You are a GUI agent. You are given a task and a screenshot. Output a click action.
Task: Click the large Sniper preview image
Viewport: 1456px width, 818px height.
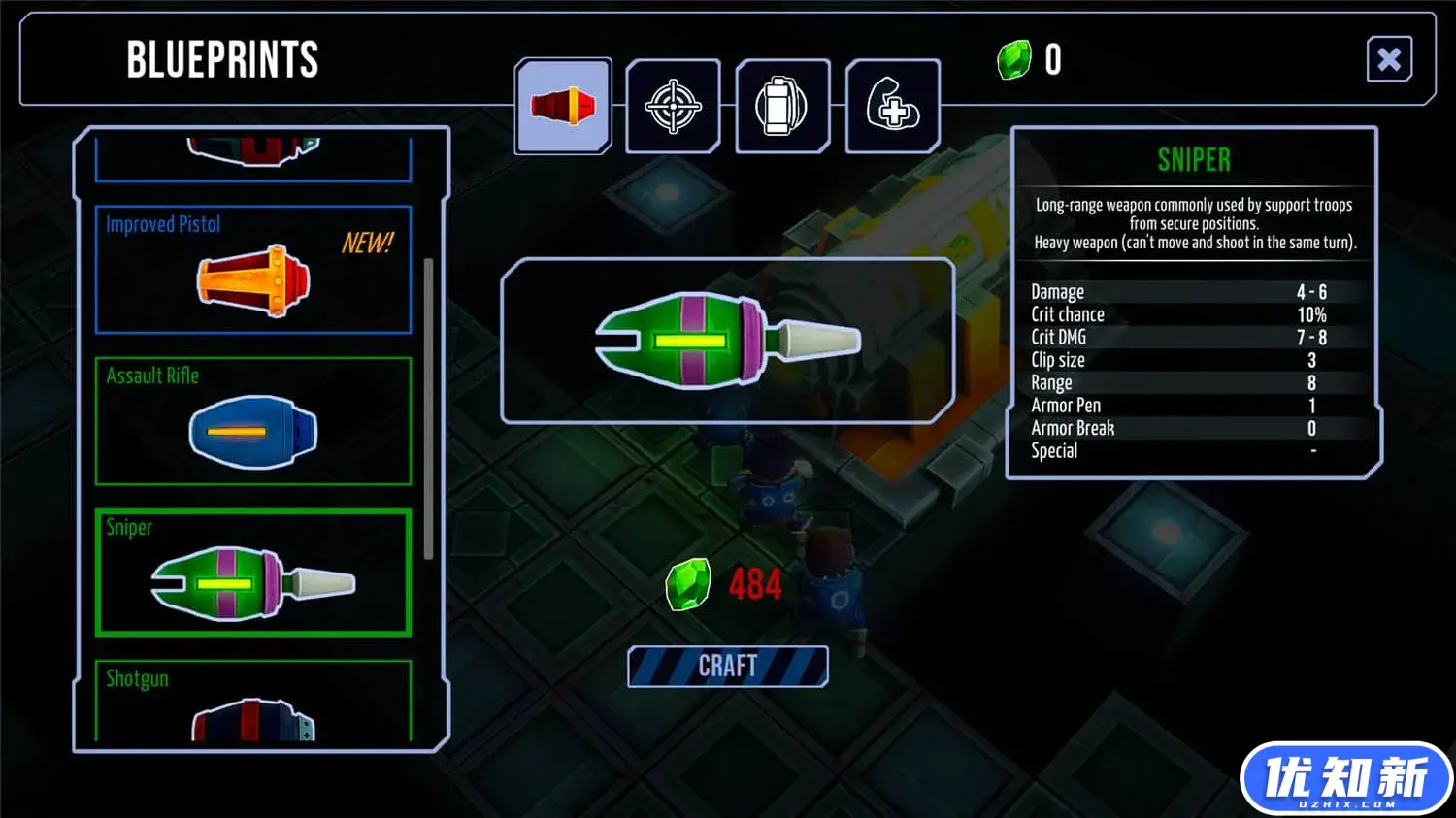pos(727,341)
